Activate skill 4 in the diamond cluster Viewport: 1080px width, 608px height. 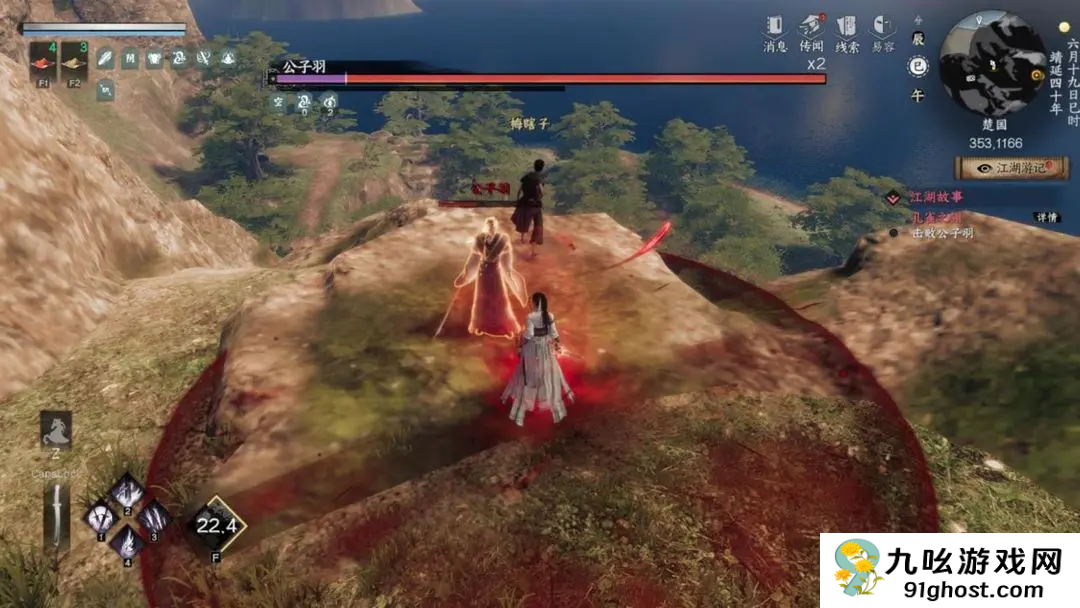coord(127,543)
